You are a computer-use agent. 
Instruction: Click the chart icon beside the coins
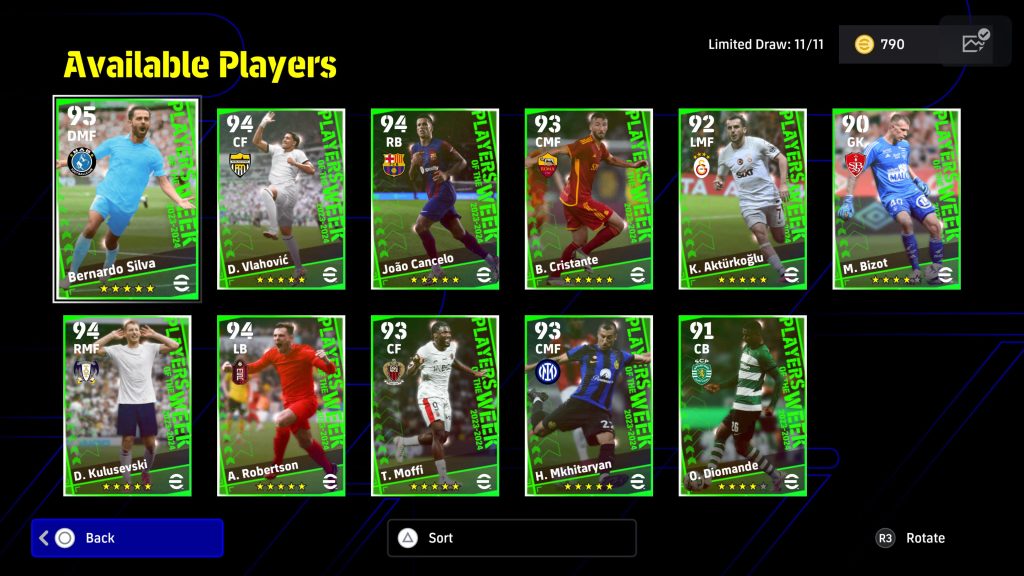point(974,42)
